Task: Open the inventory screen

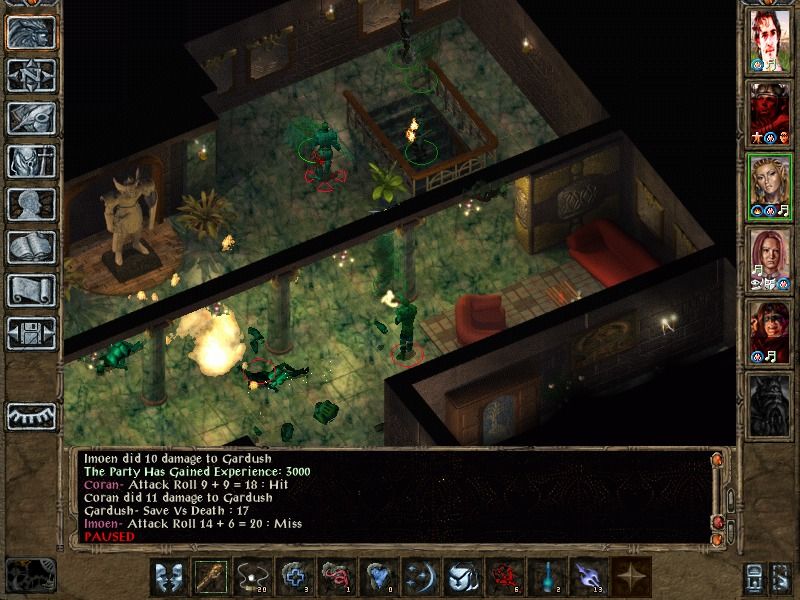Action: 31,161
